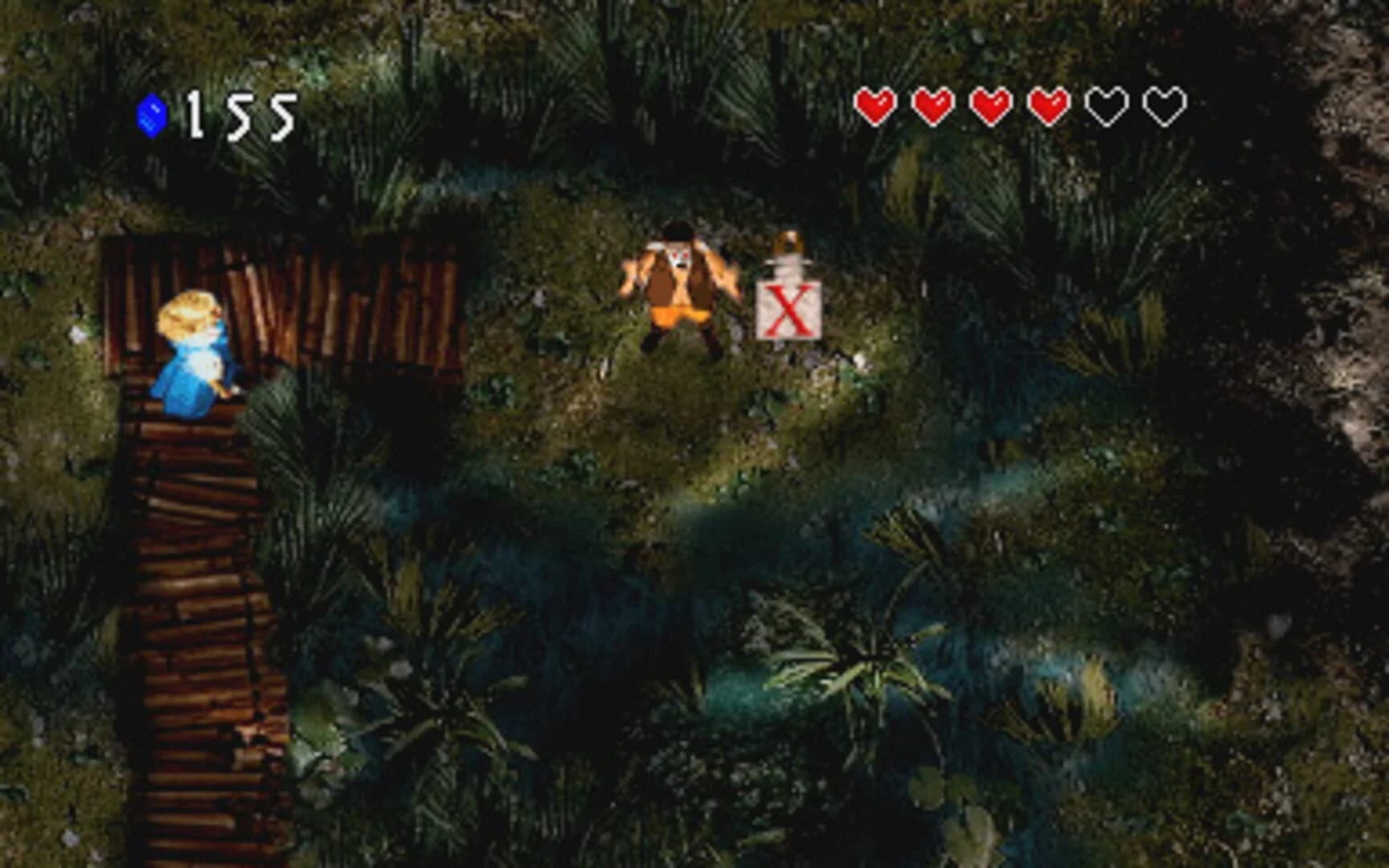Click the white X signpost to read it
The height and width of the screenshot is (868, 1389).
[790, 309]
